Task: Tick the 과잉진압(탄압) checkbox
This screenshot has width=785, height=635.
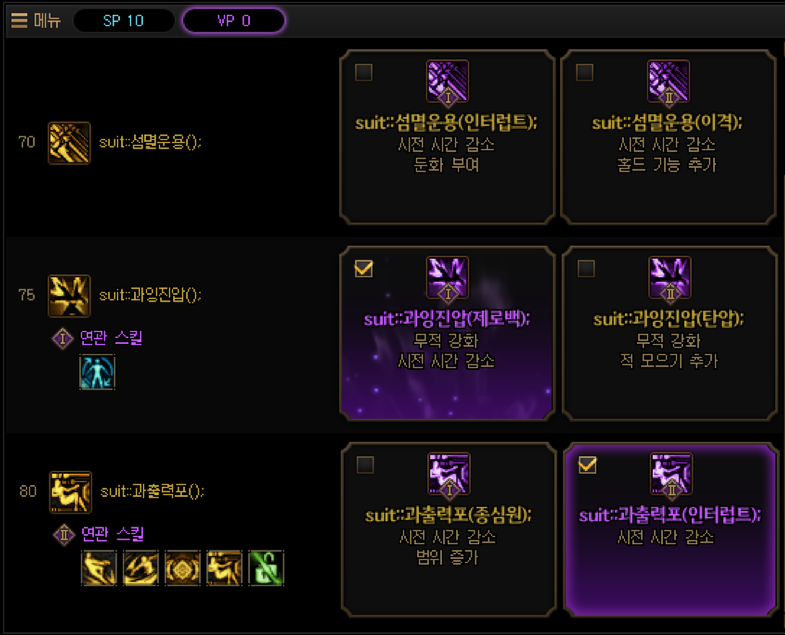Action: pos(586,268)
